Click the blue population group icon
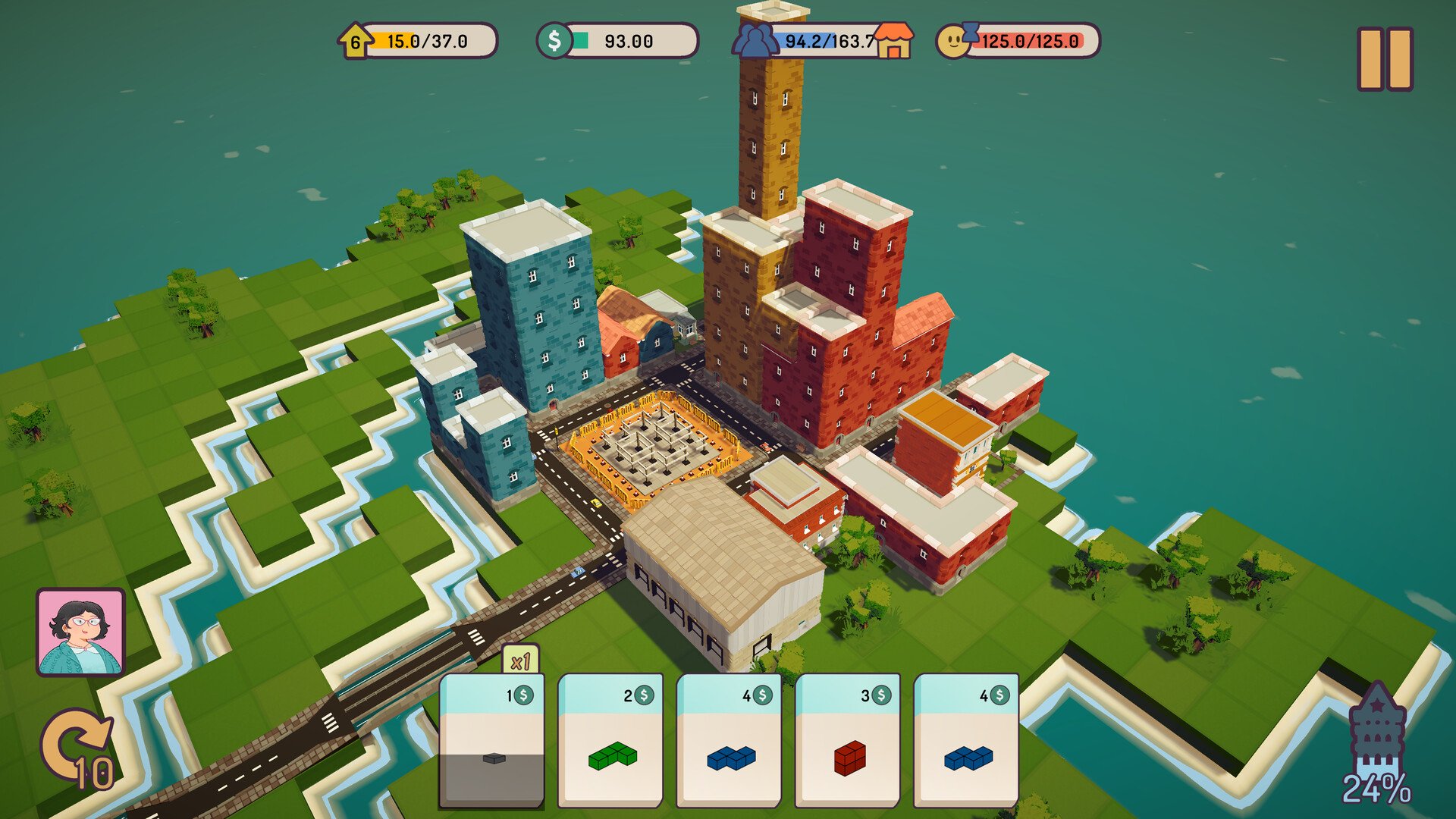 pos(754,40)
